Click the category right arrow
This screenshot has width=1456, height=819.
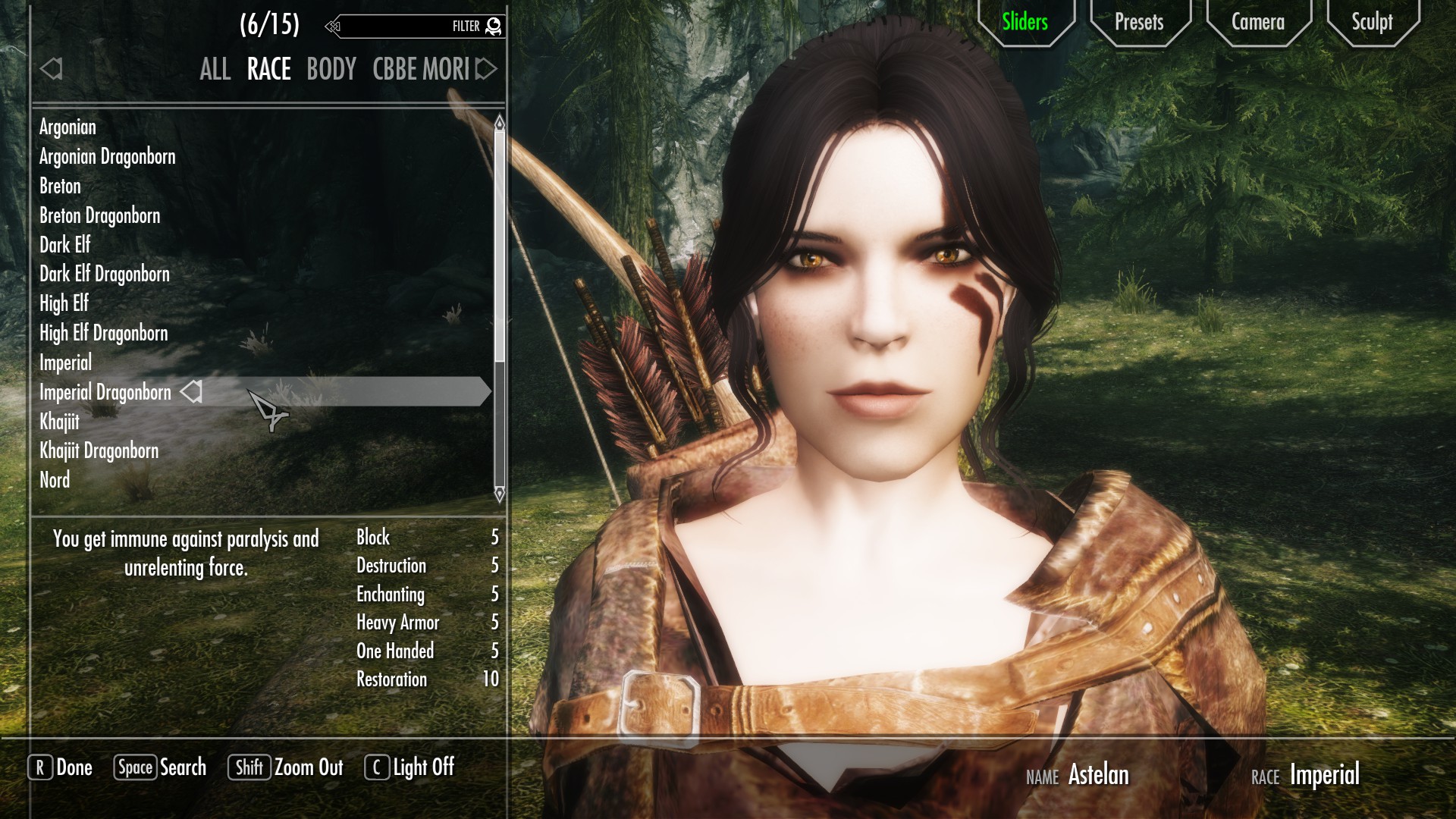pos(487,69)
